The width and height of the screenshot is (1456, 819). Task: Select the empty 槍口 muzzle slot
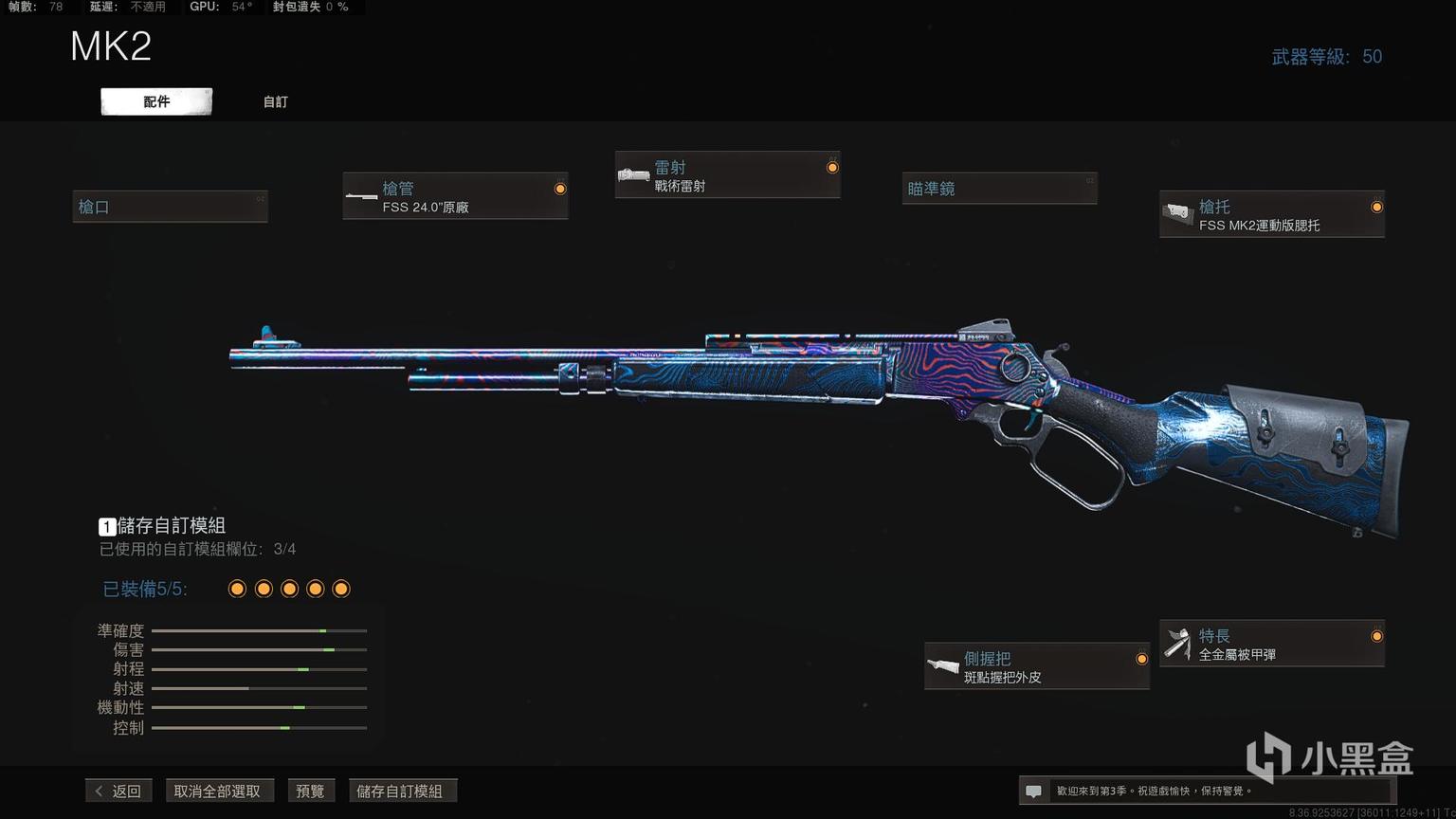pyautogui.click(x=171, y=207)
